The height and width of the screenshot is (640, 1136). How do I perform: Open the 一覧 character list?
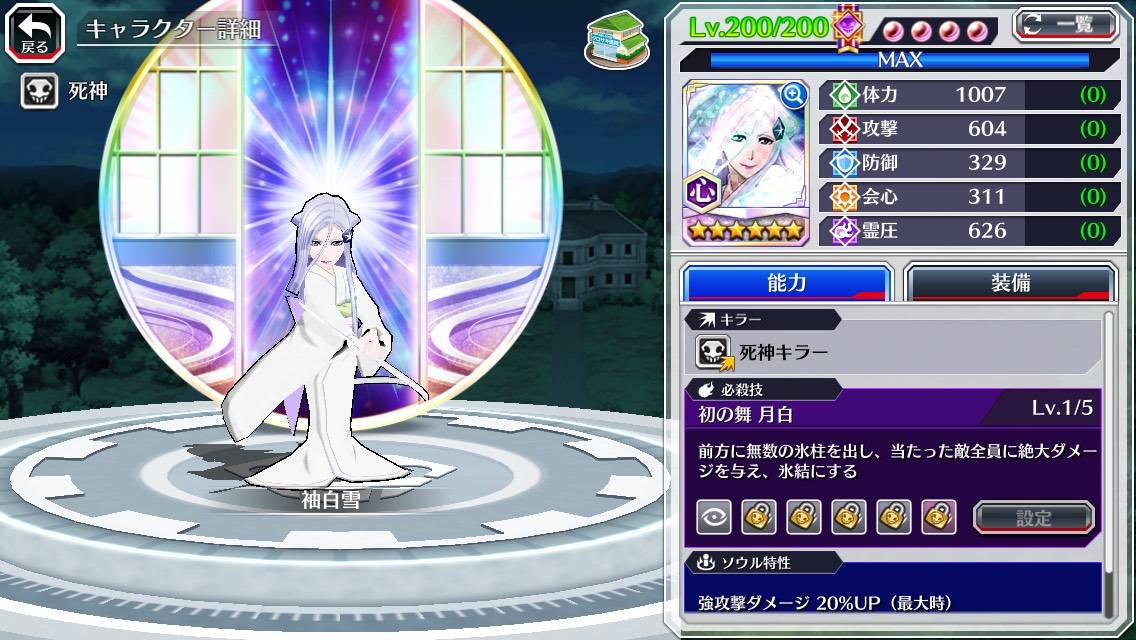tap(1066, 25)
